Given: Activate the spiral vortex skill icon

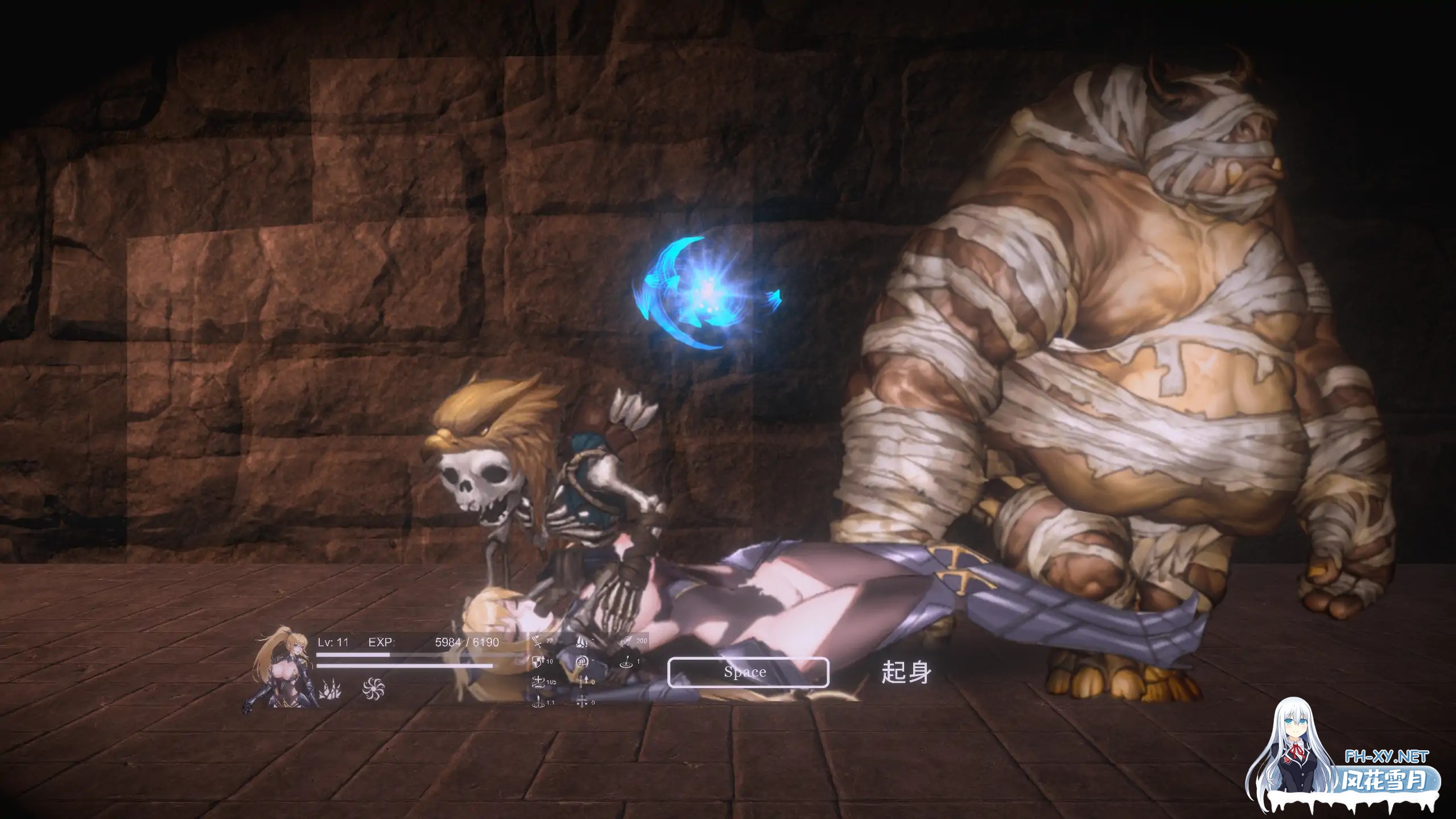Looking at the screenshot, I should click(x=373, y=689).
